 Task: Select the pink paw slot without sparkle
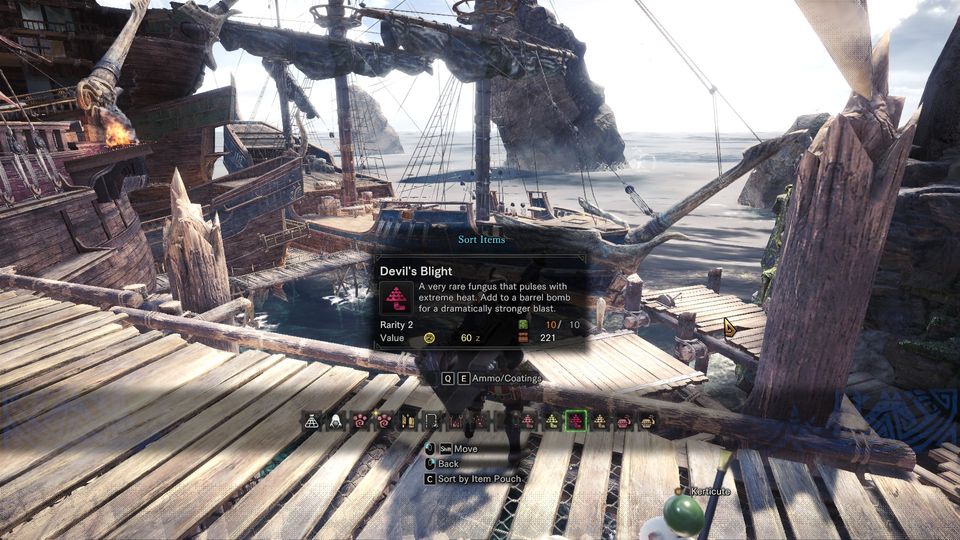coord(360,421)
